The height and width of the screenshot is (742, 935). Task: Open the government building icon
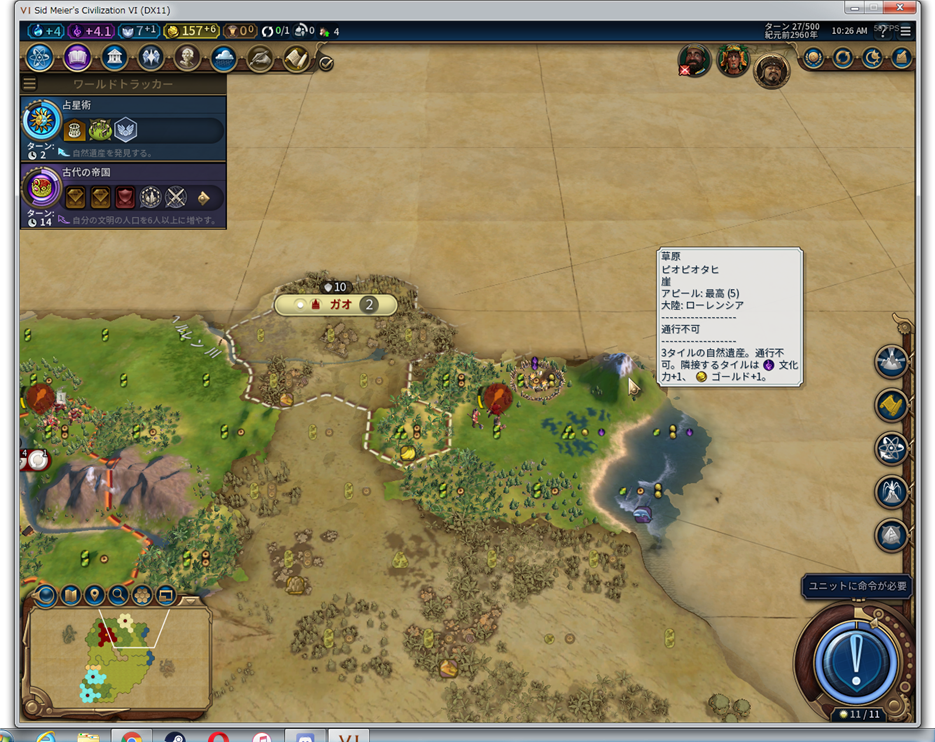coord(114,58)
